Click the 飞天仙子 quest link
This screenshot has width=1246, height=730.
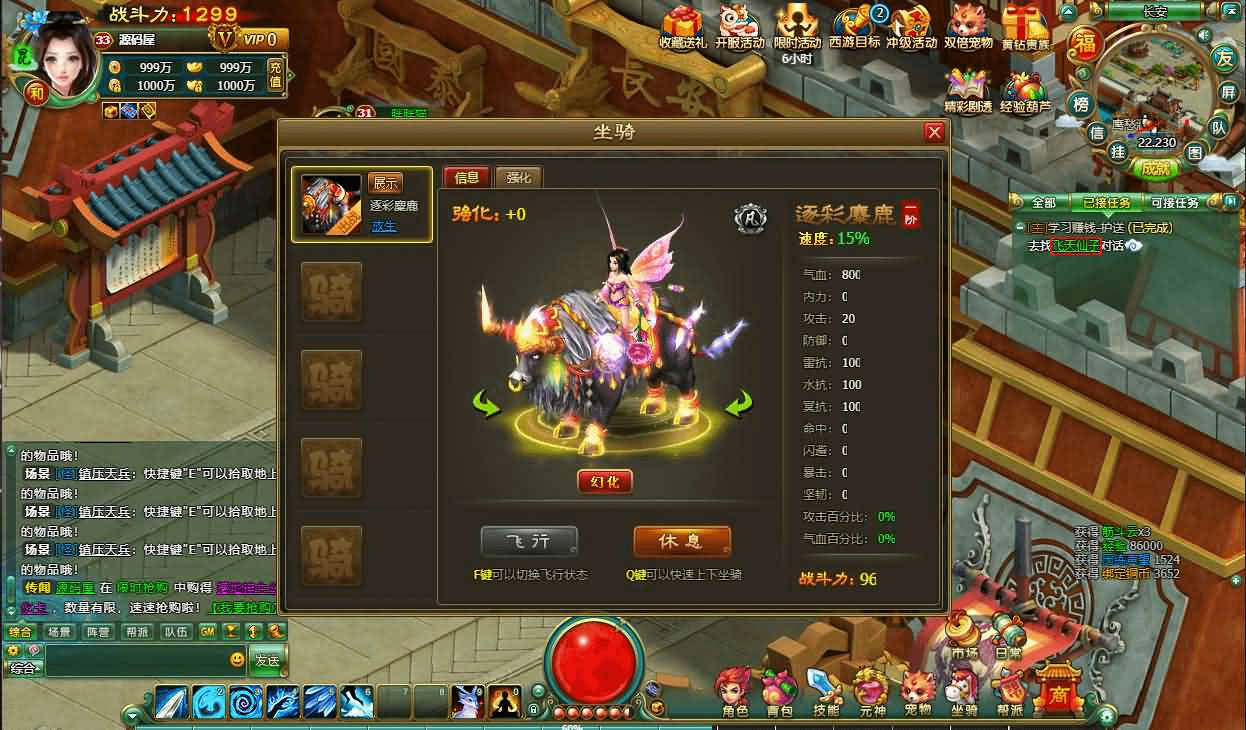pyautogui.click(x=1075, y=245)
